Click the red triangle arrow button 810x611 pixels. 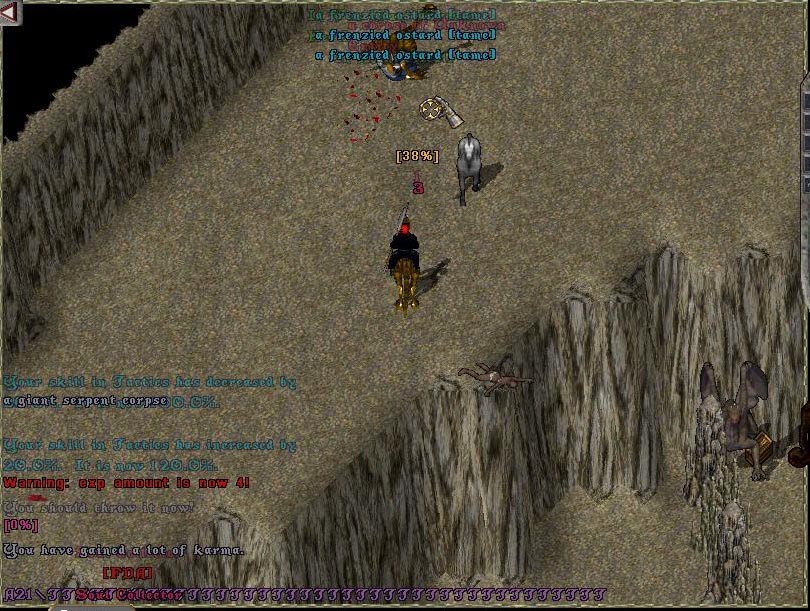point(11,13)
